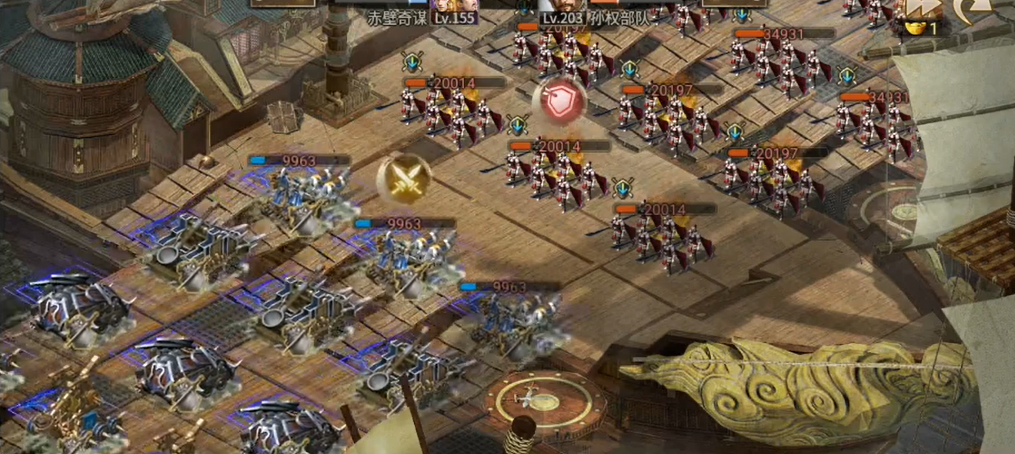Open the Lv.155 player commander portrait
This screenshot has width=1015, height=454.
click(455, 4)
